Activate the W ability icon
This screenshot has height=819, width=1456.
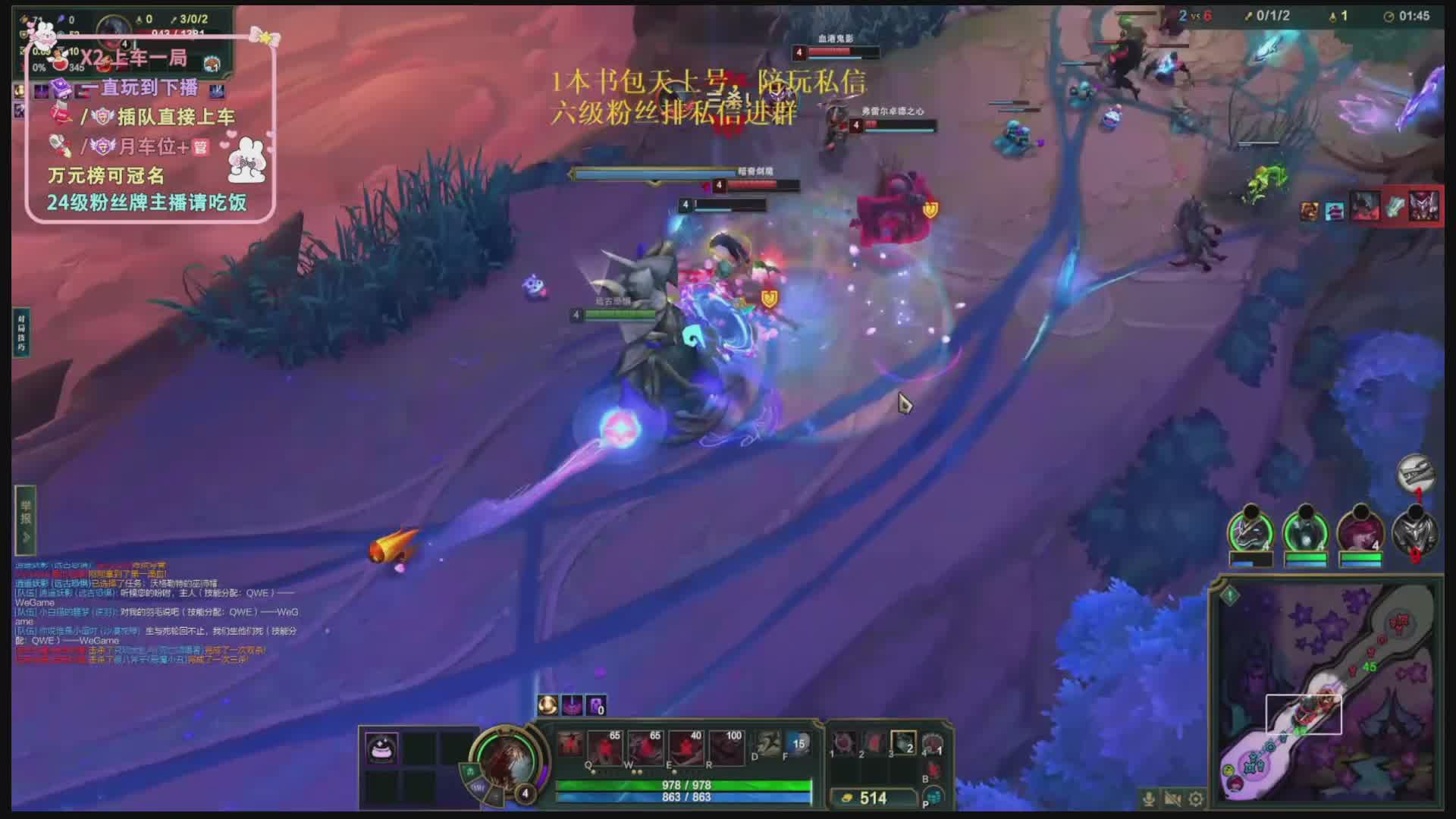645,746
